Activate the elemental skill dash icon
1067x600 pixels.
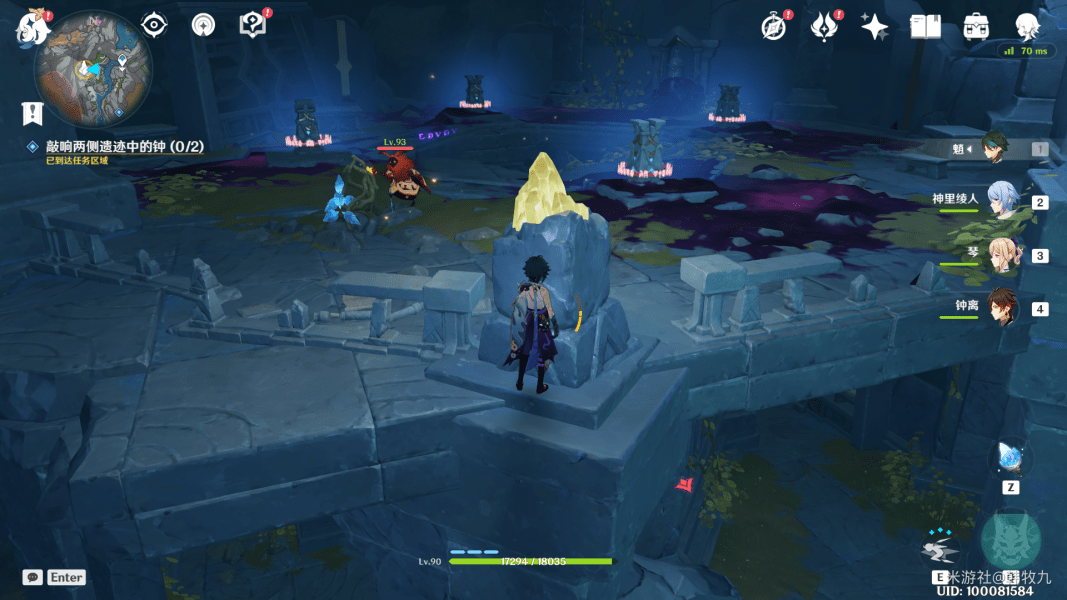(940, 549)
